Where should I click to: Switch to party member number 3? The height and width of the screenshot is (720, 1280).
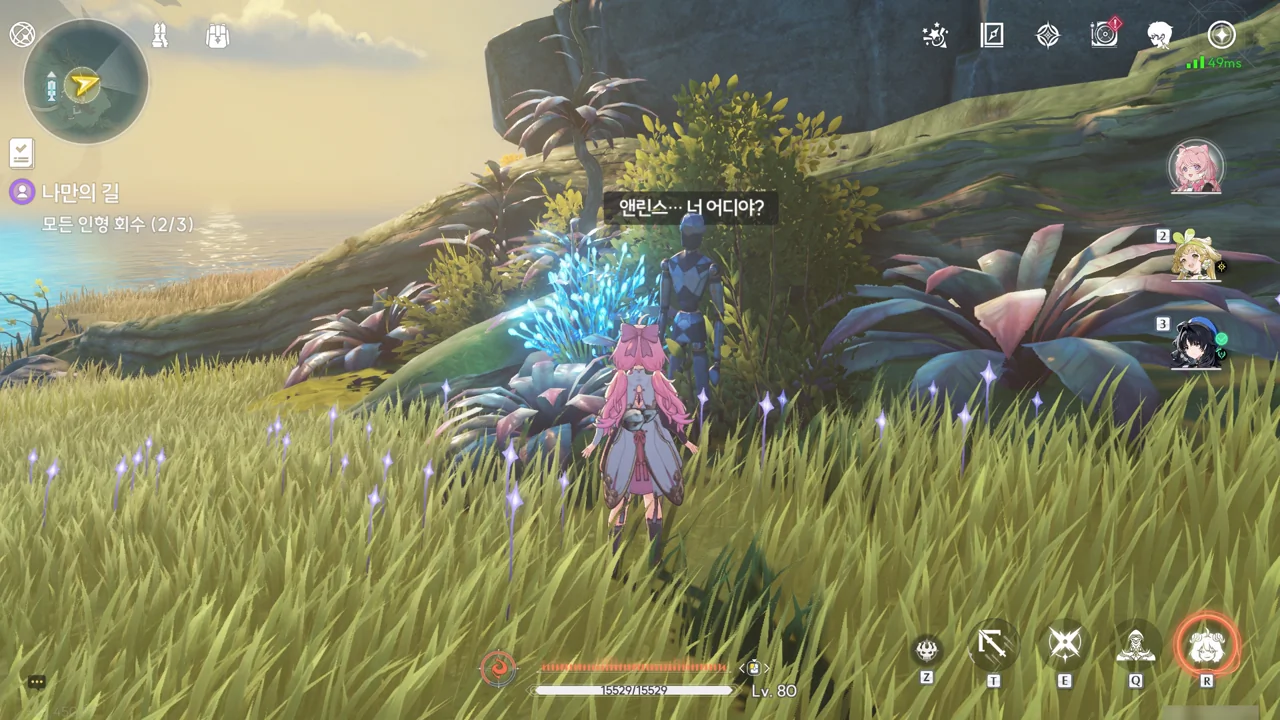[1196, 344]
